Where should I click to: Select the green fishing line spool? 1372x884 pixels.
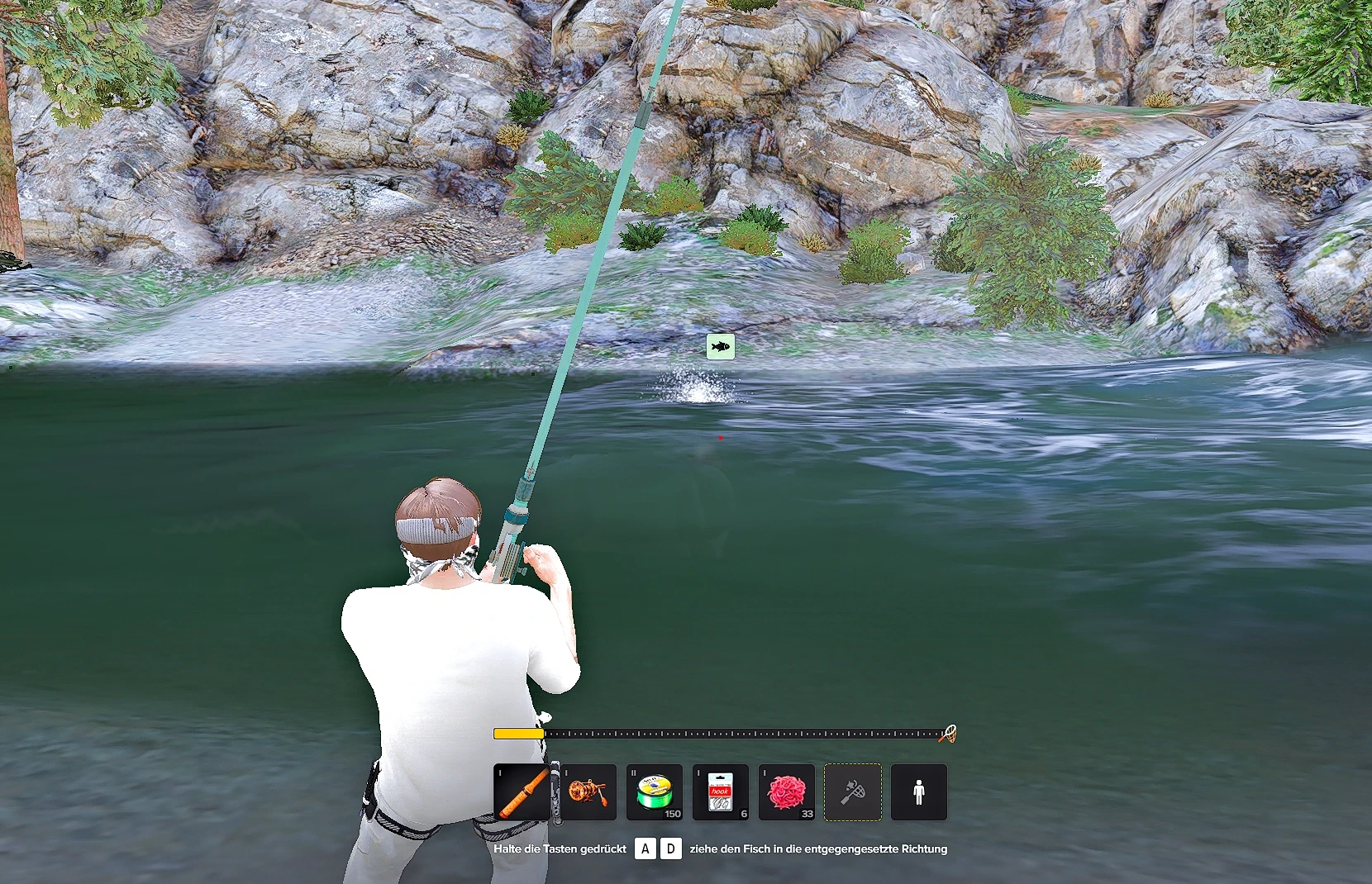pos(655,792)
